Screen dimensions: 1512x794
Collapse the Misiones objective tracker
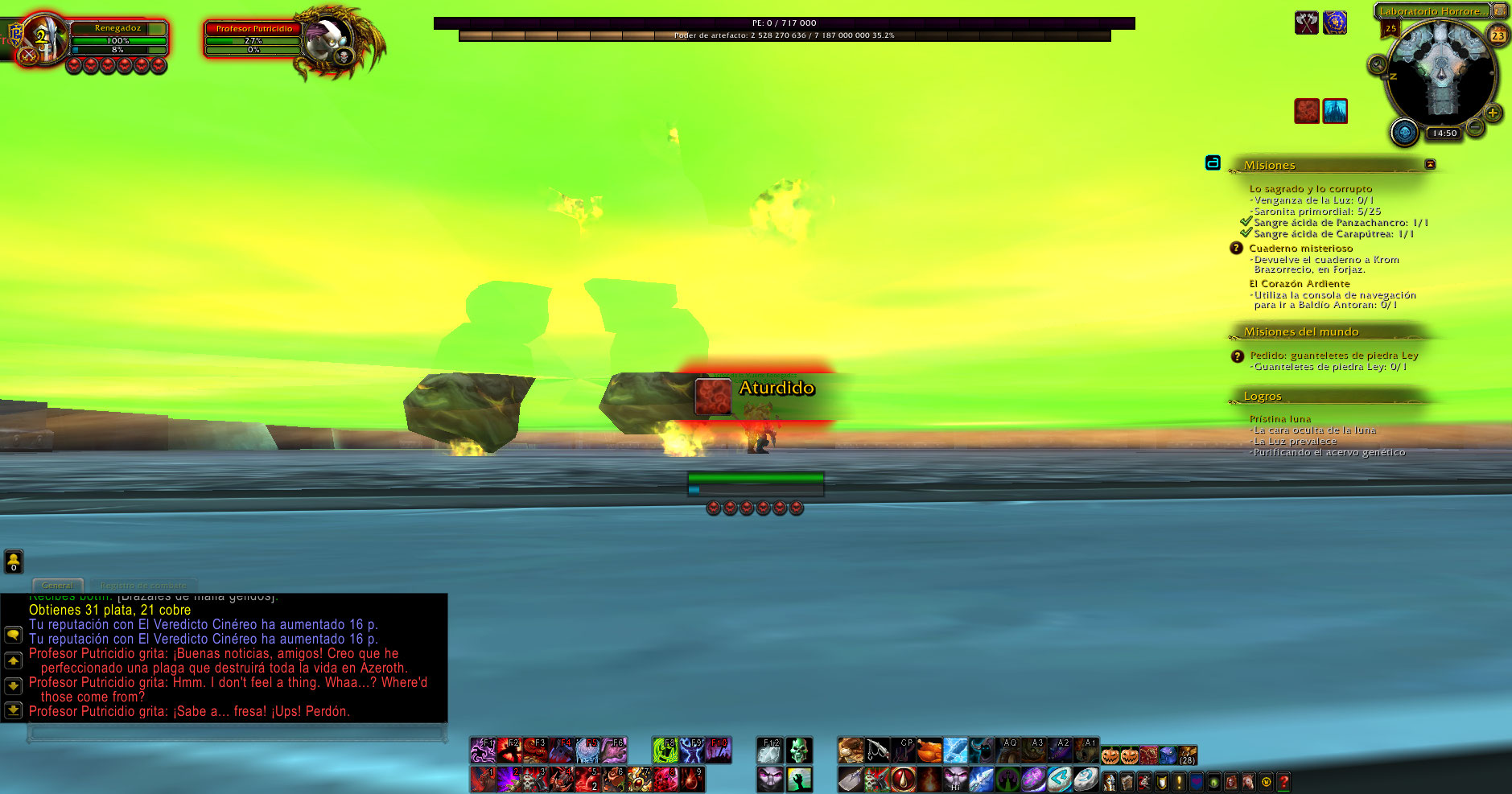click(1430, 164)
